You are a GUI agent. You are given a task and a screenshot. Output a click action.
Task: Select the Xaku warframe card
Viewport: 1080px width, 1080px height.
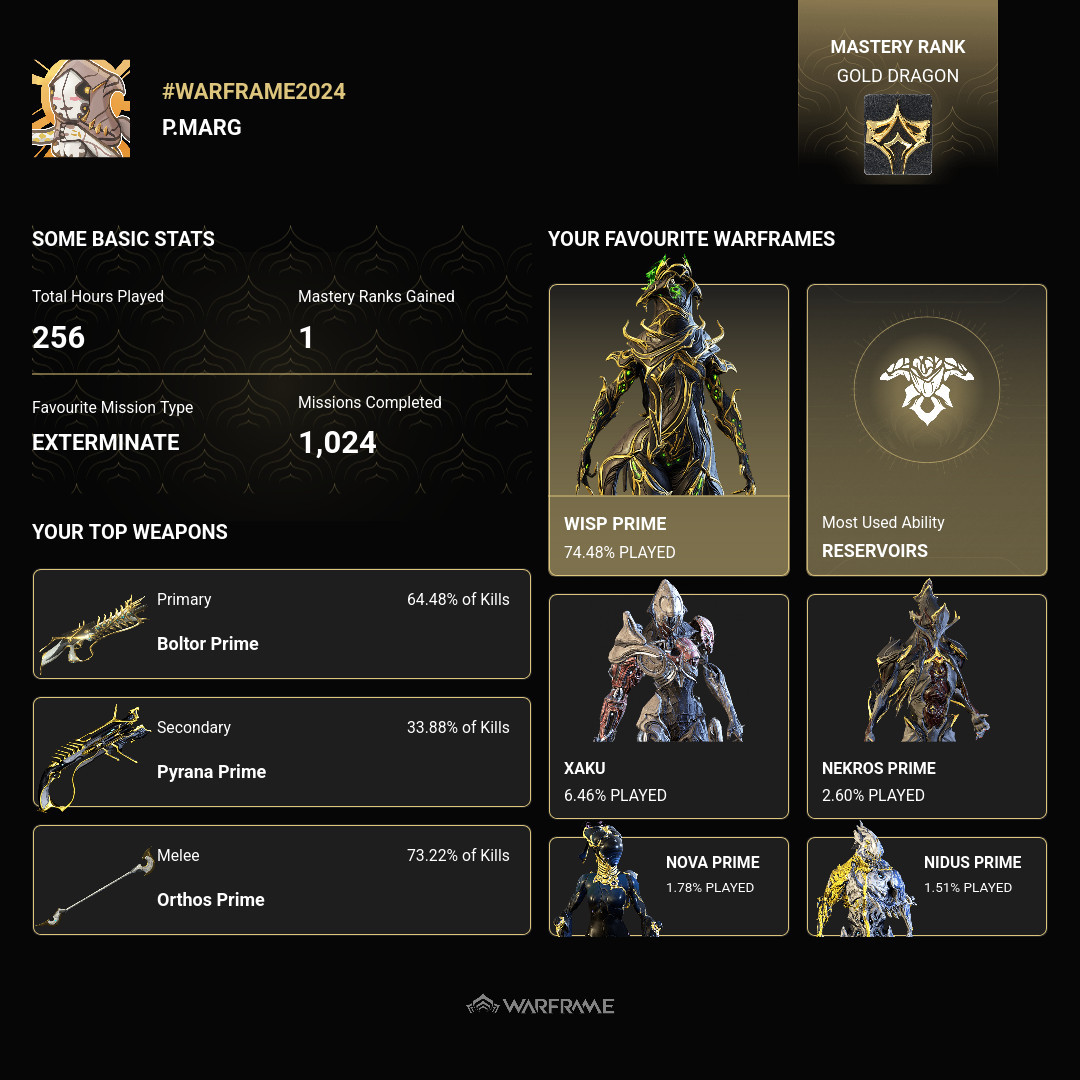click(669, 706)
